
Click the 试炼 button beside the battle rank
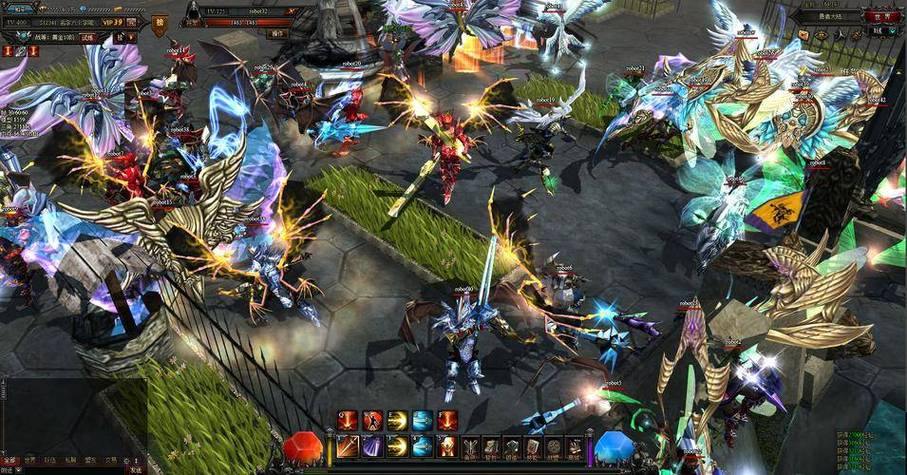(88, 37)
